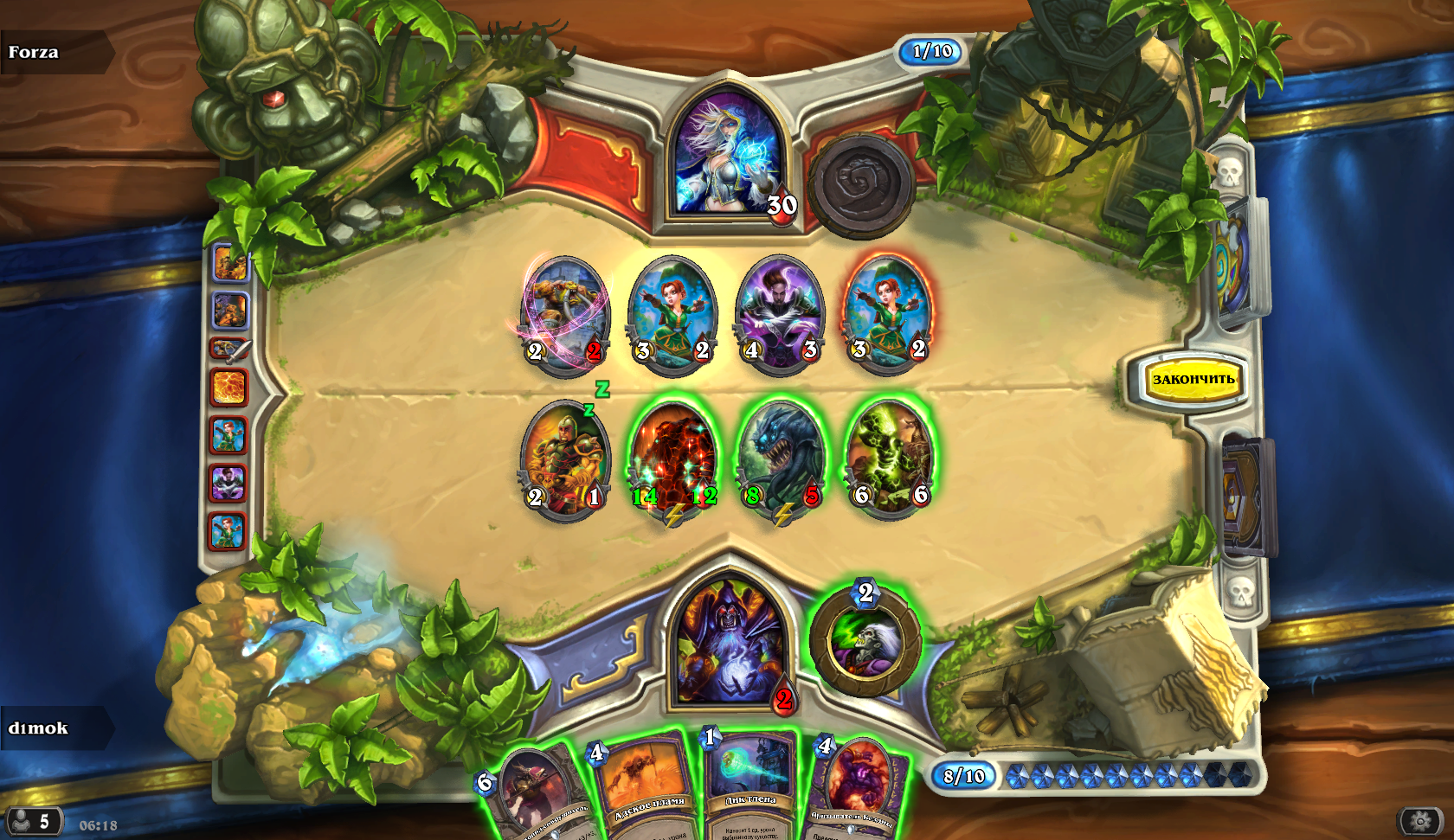Open the settings gear menu
1454x840 pixels.
1420,819
